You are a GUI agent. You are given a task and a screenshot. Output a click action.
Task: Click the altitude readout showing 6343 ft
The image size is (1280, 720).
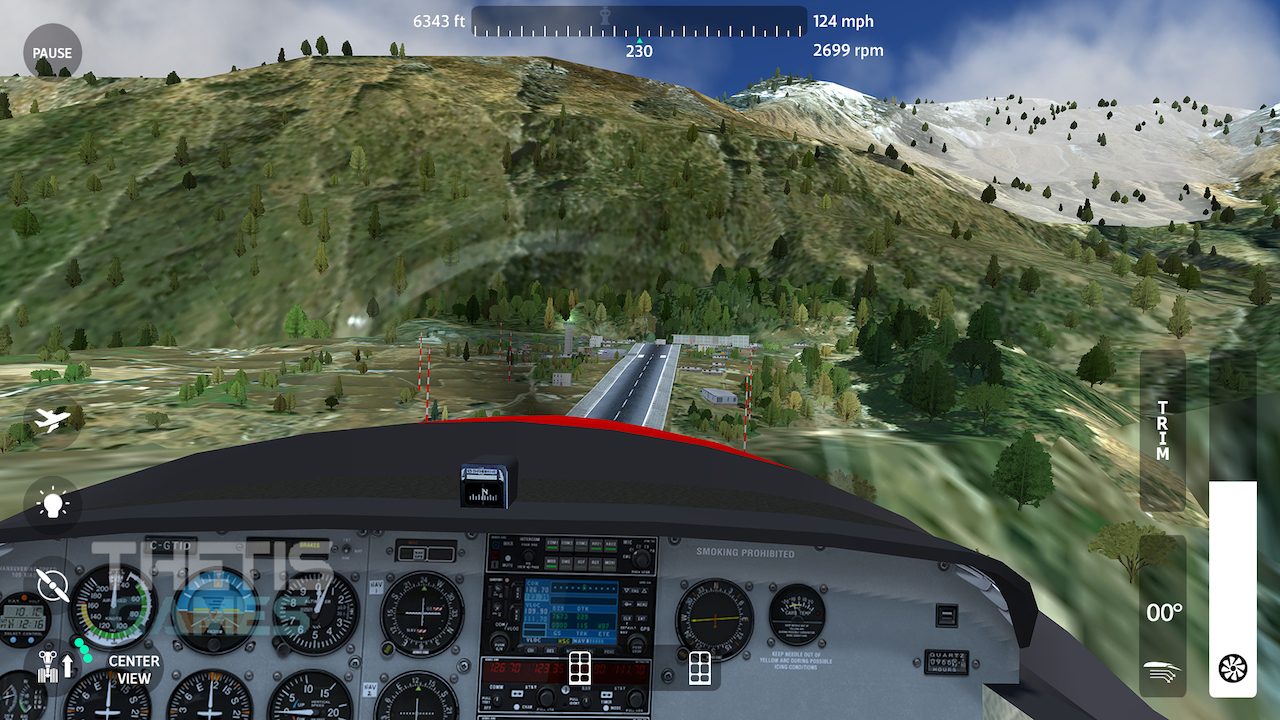[438, 20]
